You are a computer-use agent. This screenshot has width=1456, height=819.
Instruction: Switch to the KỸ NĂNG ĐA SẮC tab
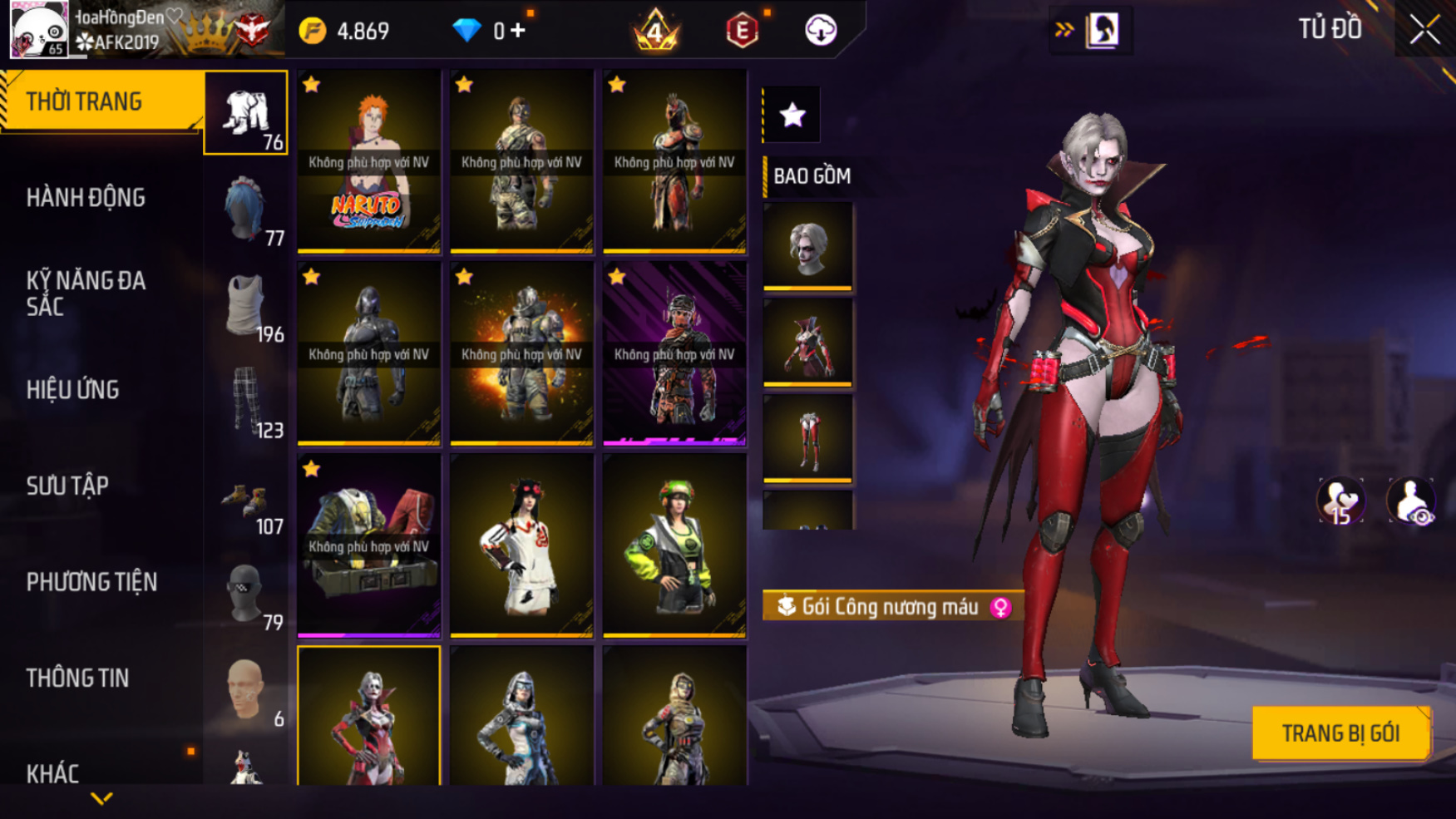(86, 294)
